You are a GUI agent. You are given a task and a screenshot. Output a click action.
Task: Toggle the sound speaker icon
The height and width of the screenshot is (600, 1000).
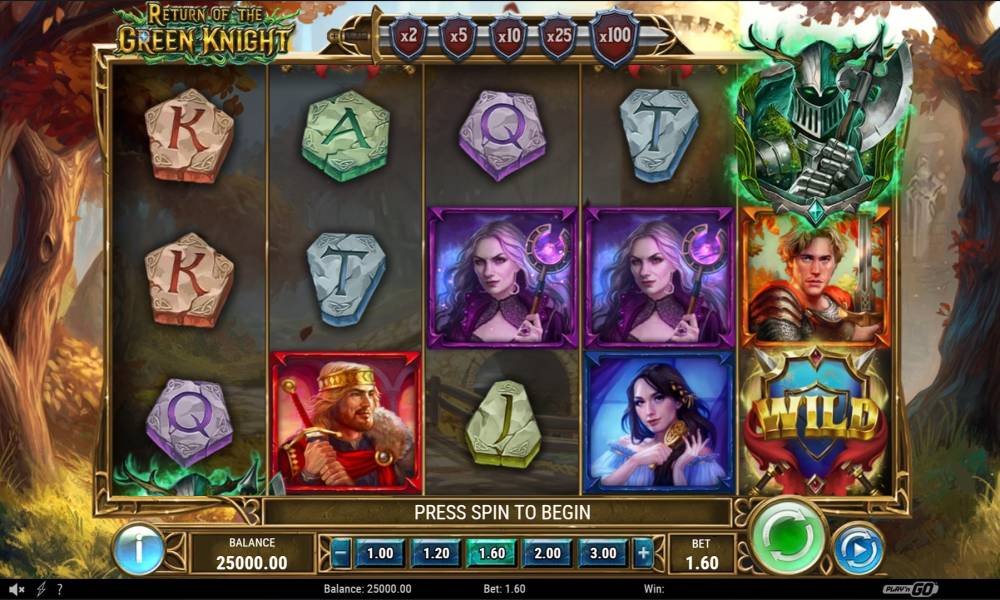pos(18,589)
